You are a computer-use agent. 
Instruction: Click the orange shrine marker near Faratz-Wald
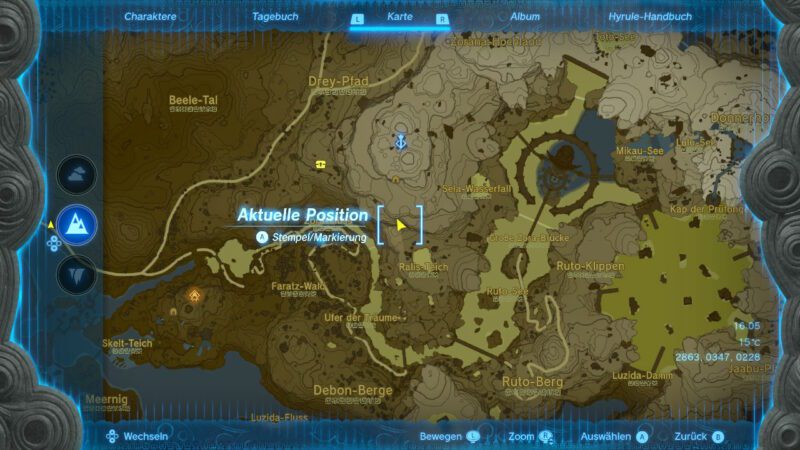pyautogui.click(x=194, y=296)
